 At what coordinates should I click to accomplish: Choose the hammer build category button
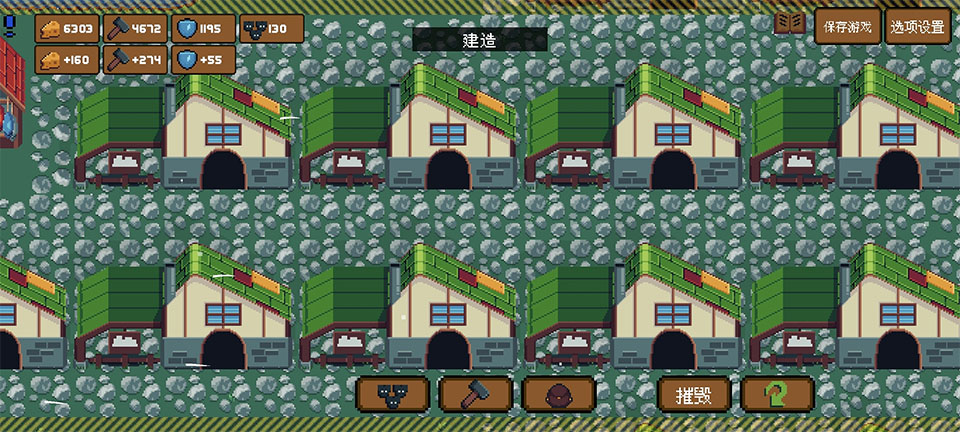pos(476,394)
